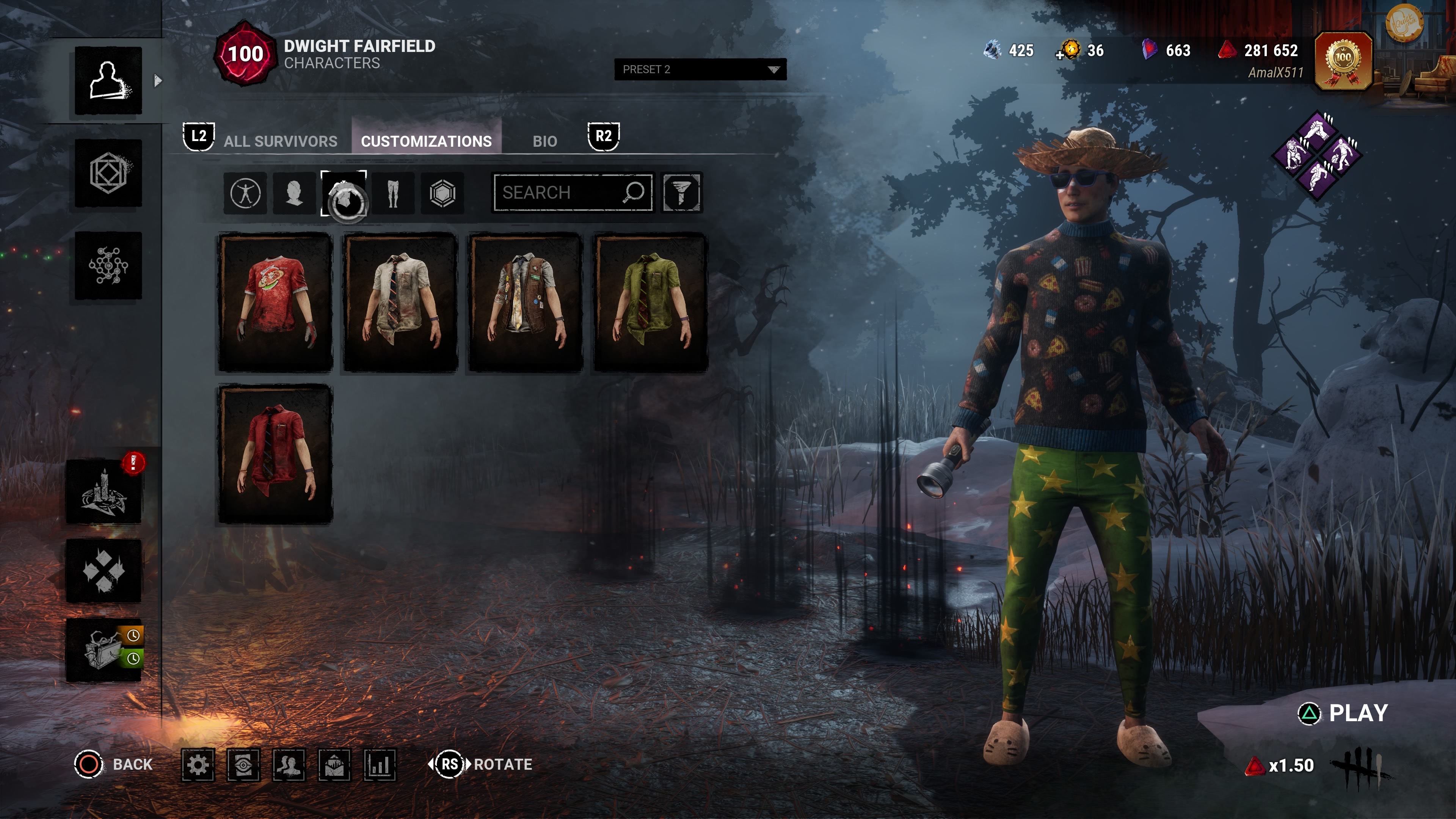1456x819 pixels.
Task: Open the loadout menu from sidebar
Action: (x=108, y=173)
